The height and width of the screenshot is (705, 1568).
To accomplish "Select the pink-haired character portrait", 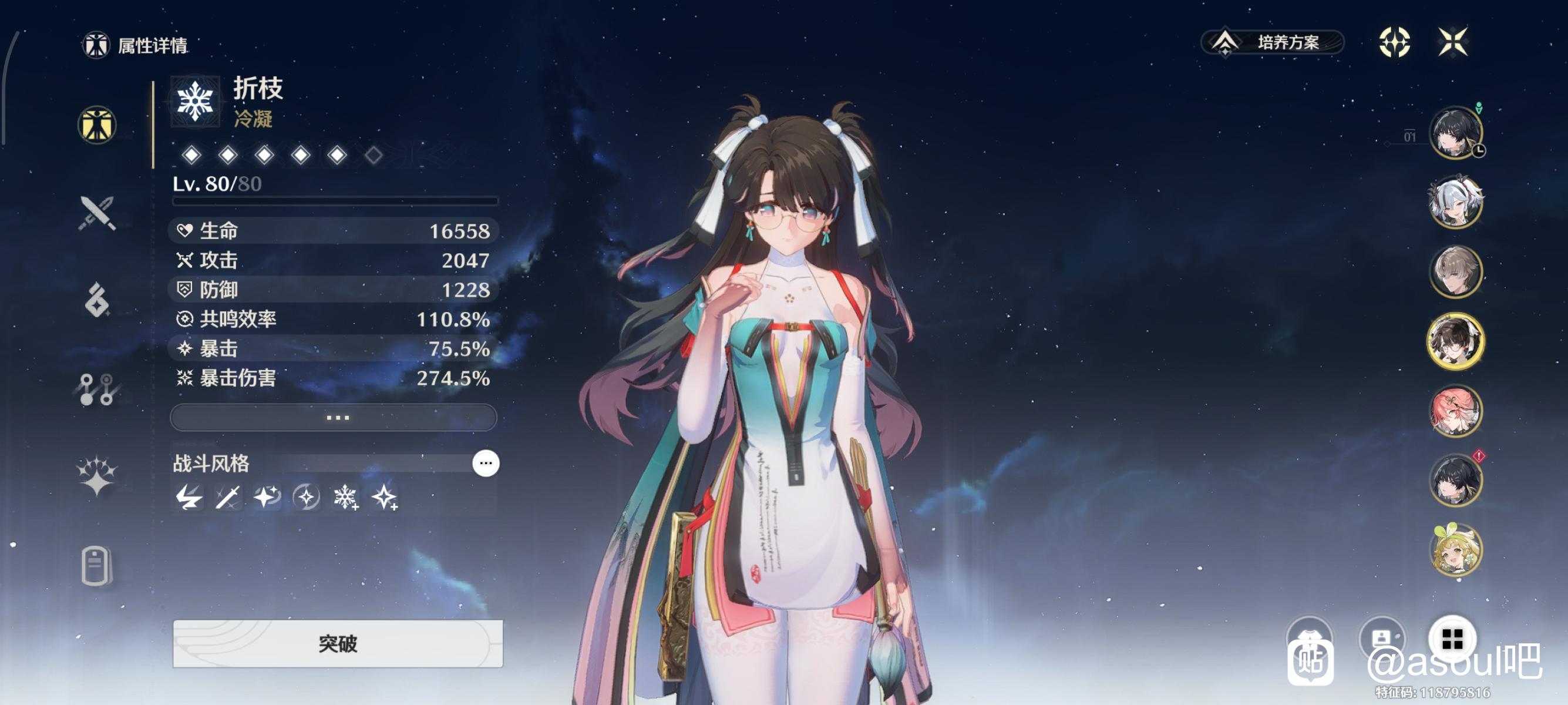I will tap(1455, 411).
